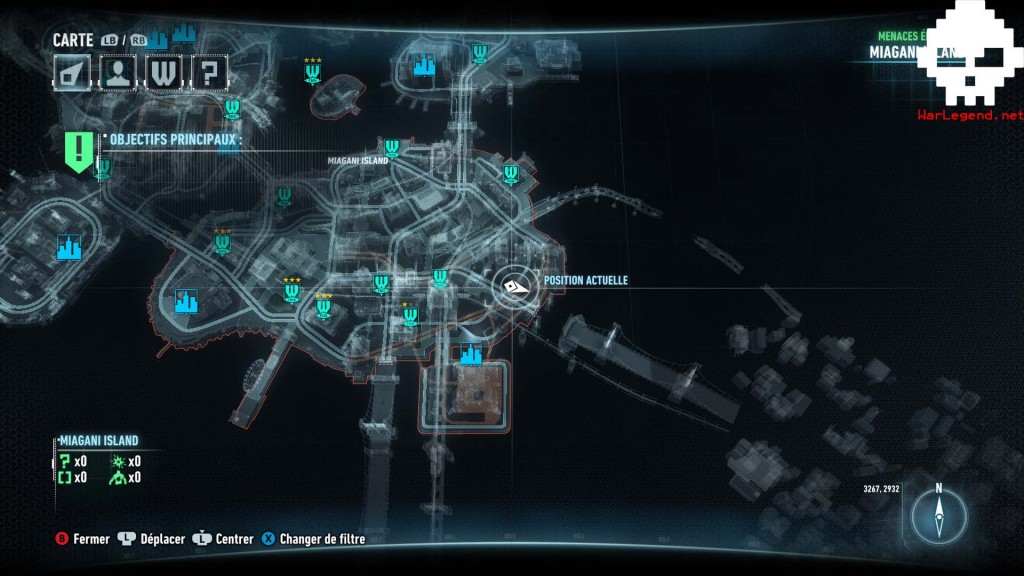Select the W marker beside the Miagani Island label
The image size is (1024, 576).
coord(392,149)
